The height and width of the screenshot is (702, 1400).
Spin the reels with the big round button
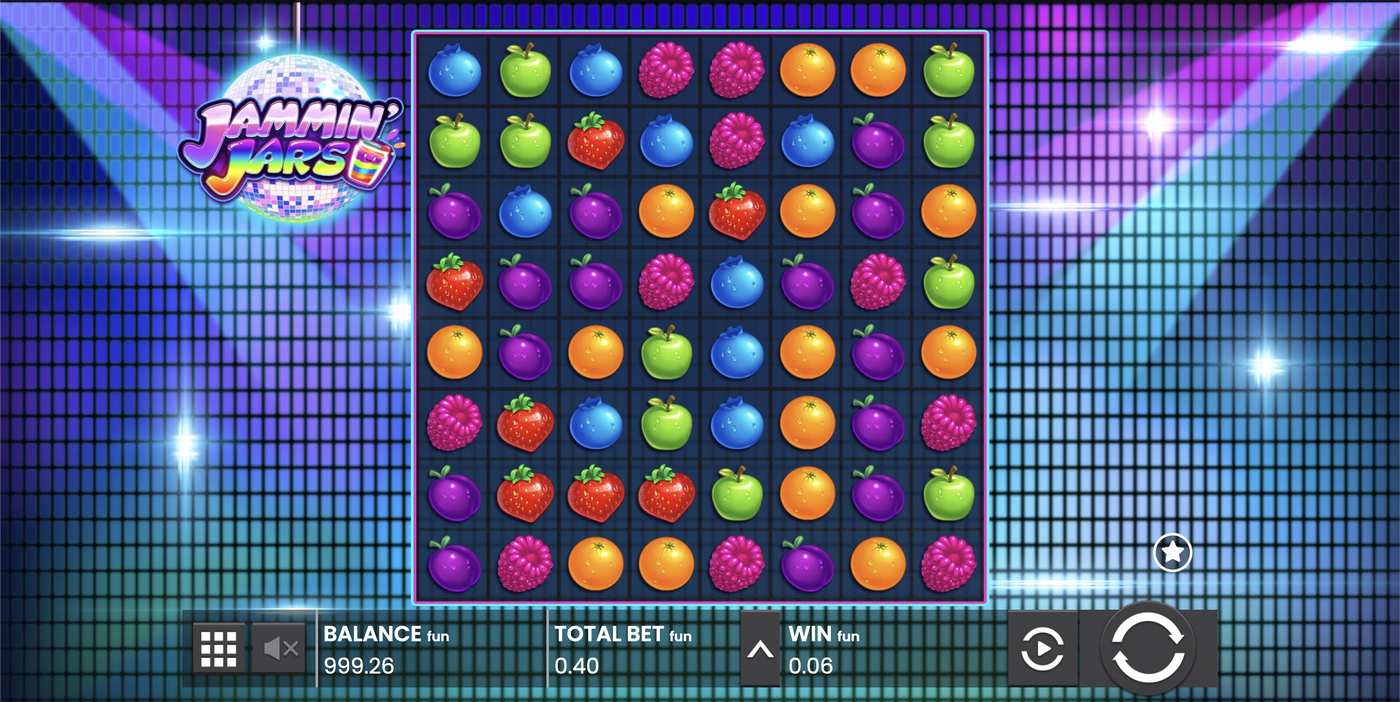click(1148, 648)
